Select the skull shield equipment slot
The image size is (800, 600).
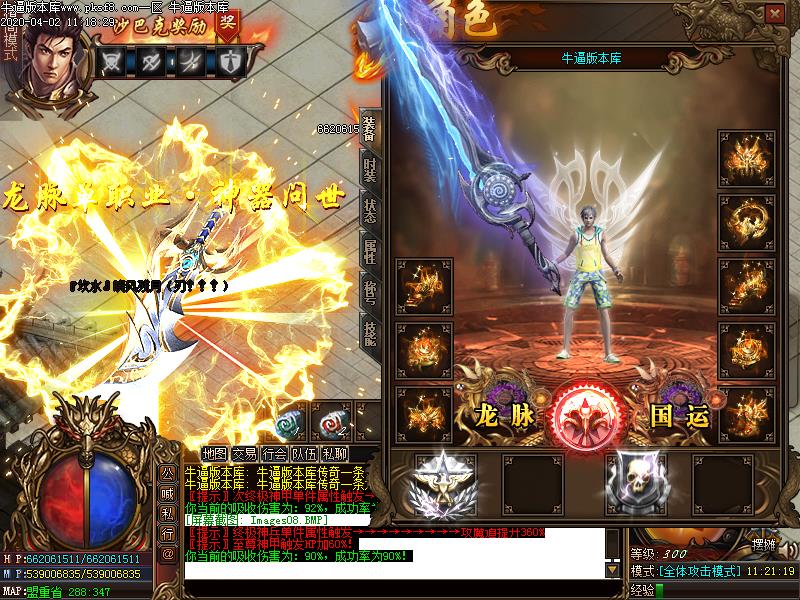pos(638,482)
